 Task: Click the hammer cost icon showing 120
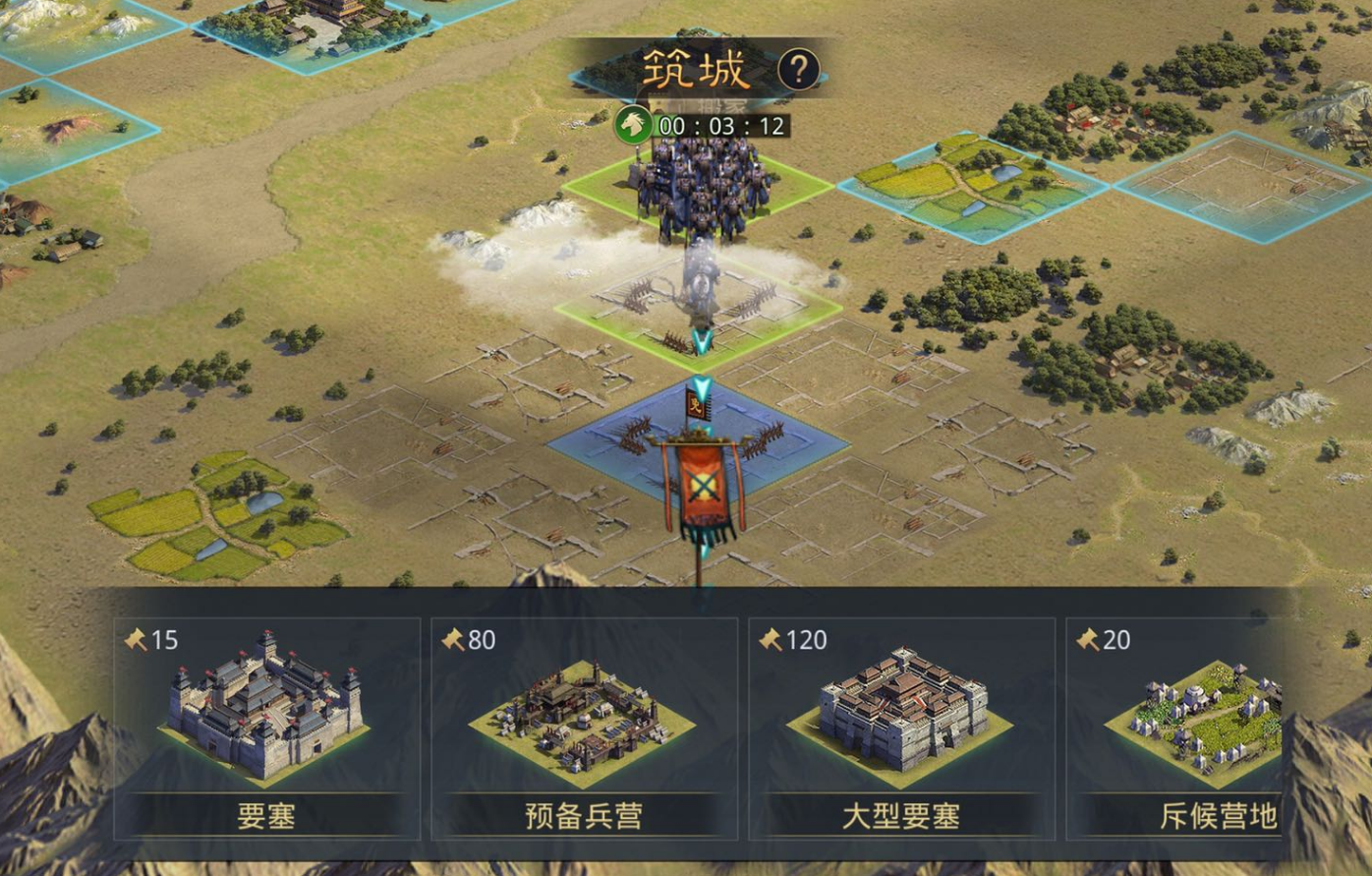[x=774, y=640]
